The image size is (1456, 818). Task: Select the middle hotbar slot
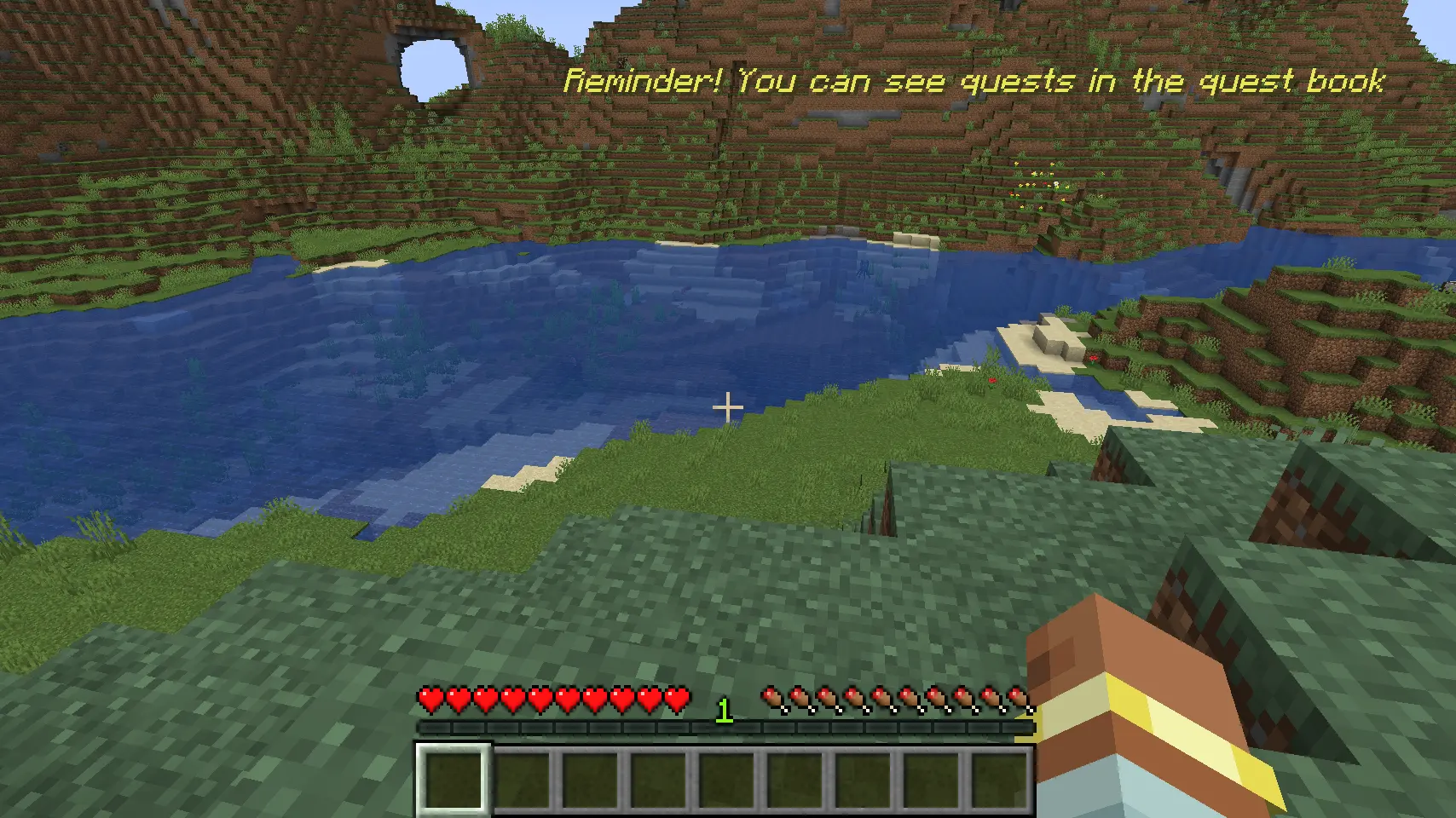726,777
